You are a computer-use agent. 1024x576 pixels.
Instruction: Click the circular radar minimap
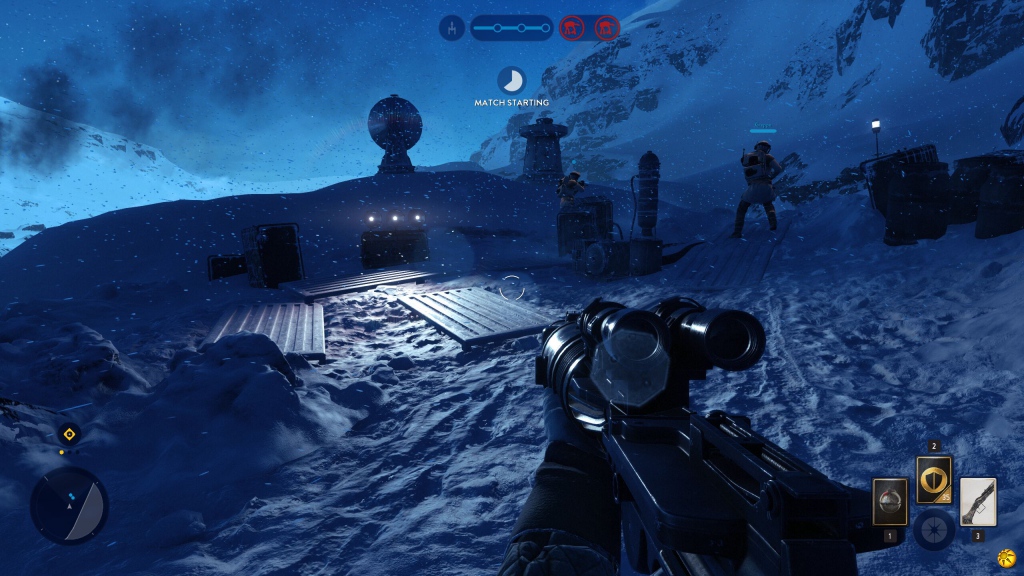pyautogui.click(x=68, y=505)
